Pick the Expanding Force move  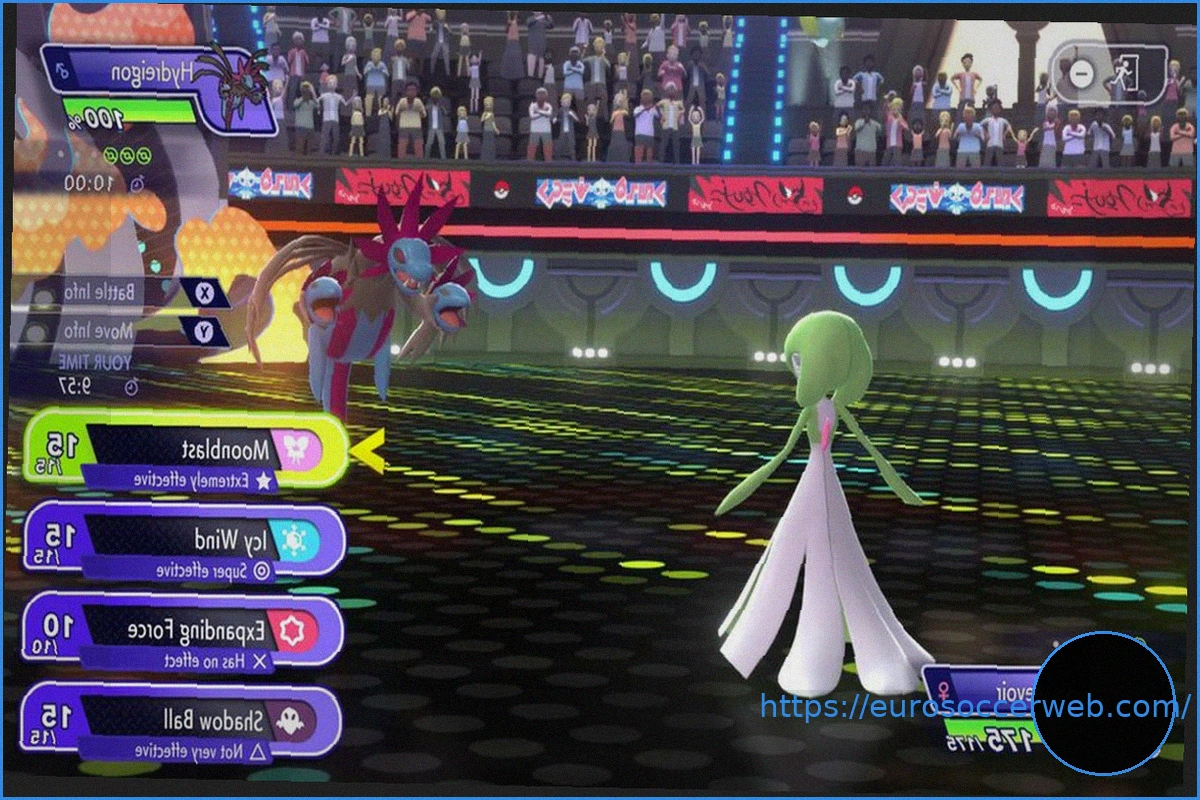[185, 632]
